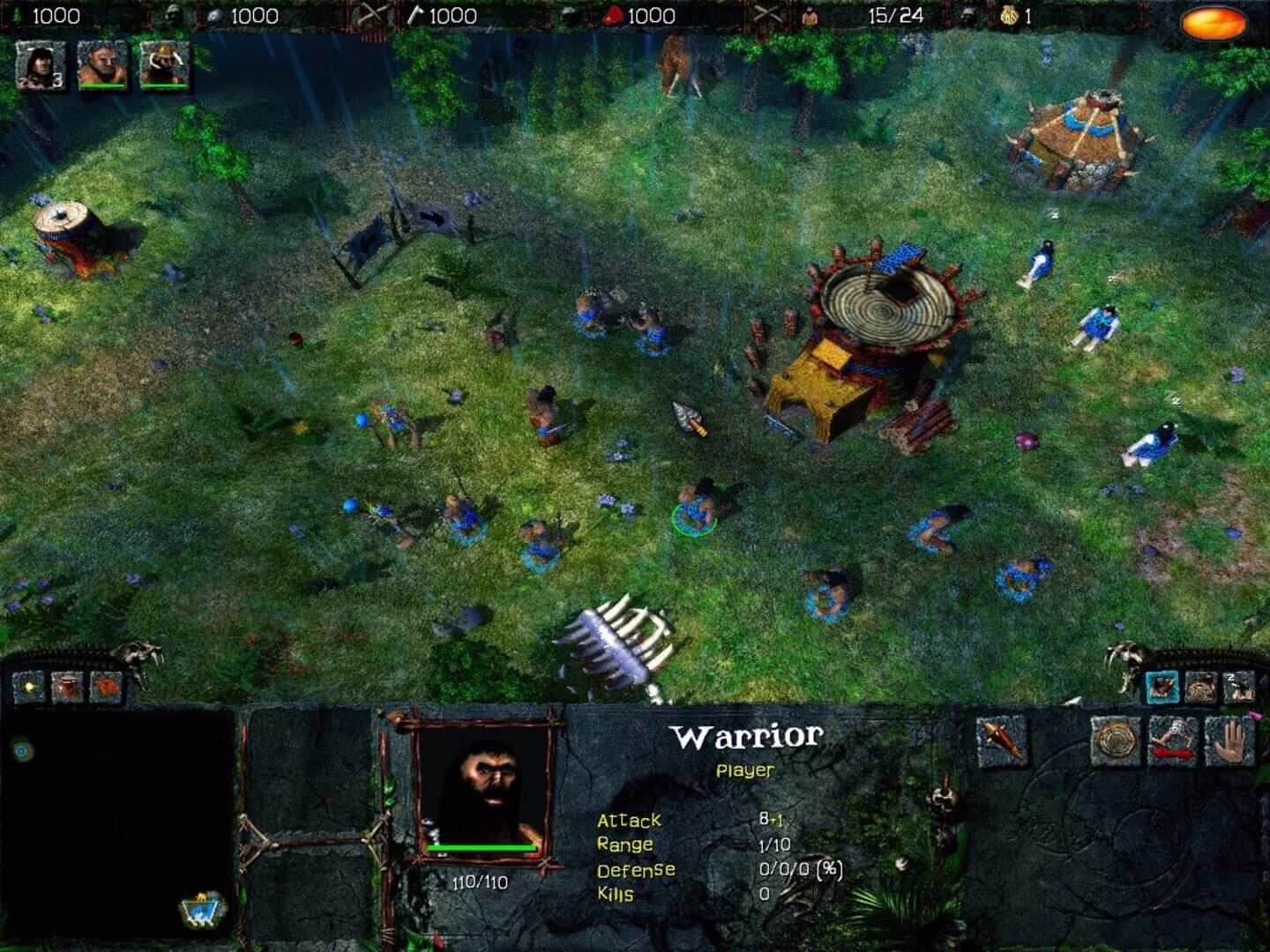Activate the hand stop command

click(1231, 742)
